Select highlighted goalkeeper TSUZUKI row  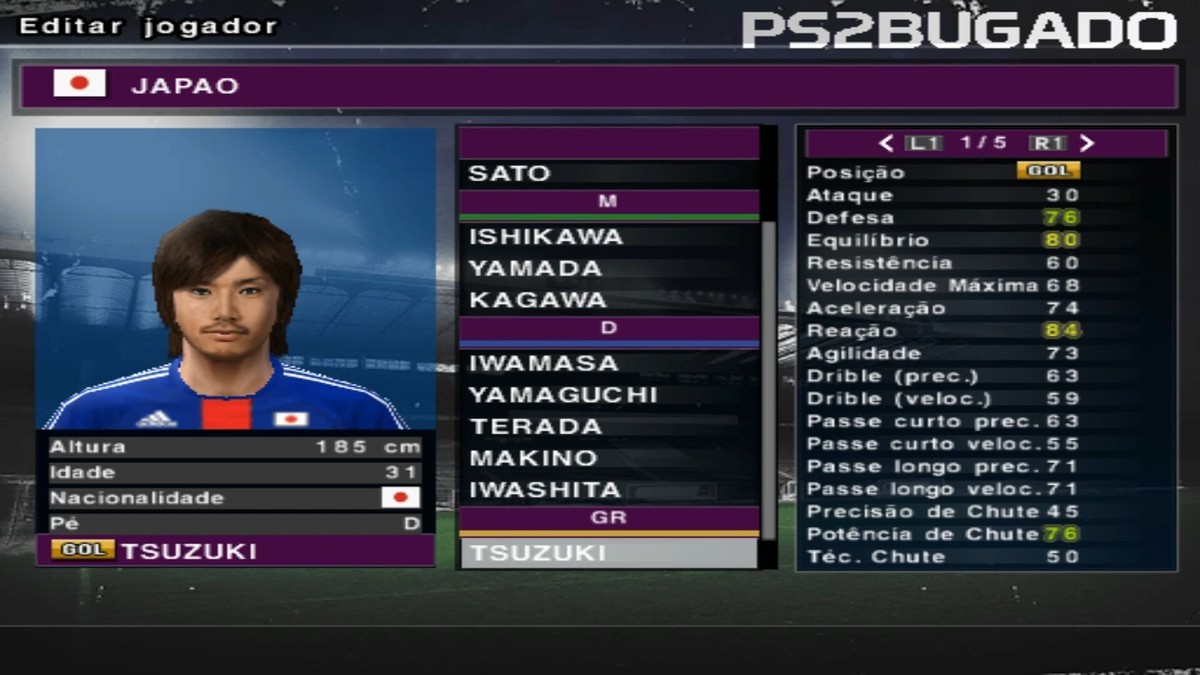[608, 553]
